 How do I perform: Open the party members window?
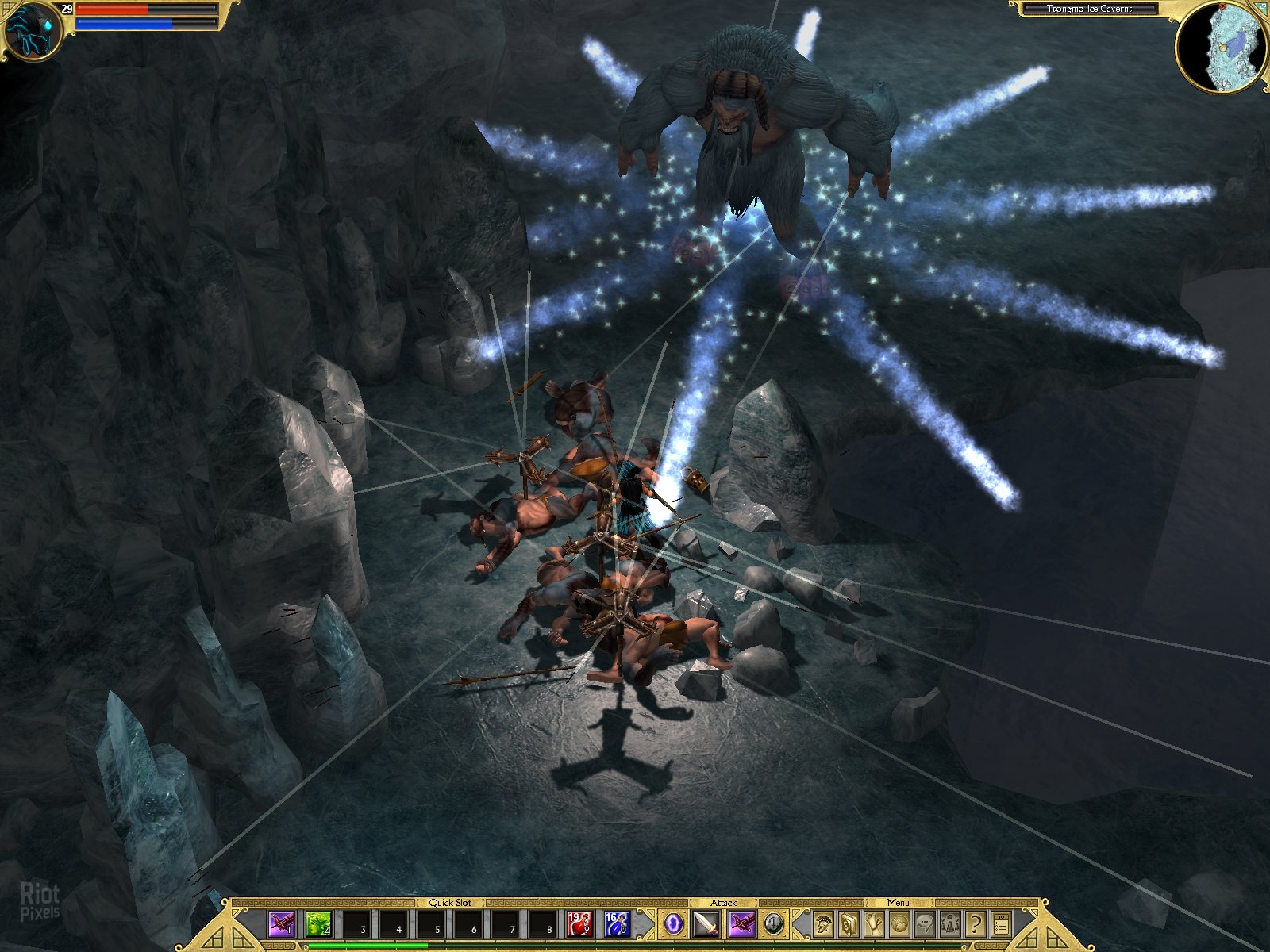949,923
